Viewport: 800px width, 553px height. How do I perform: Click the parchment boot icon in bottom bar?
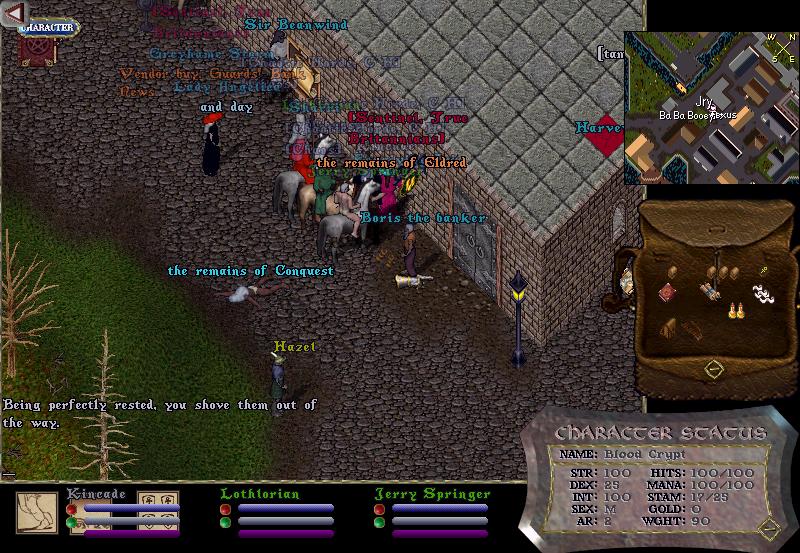(x=36, y=512)
